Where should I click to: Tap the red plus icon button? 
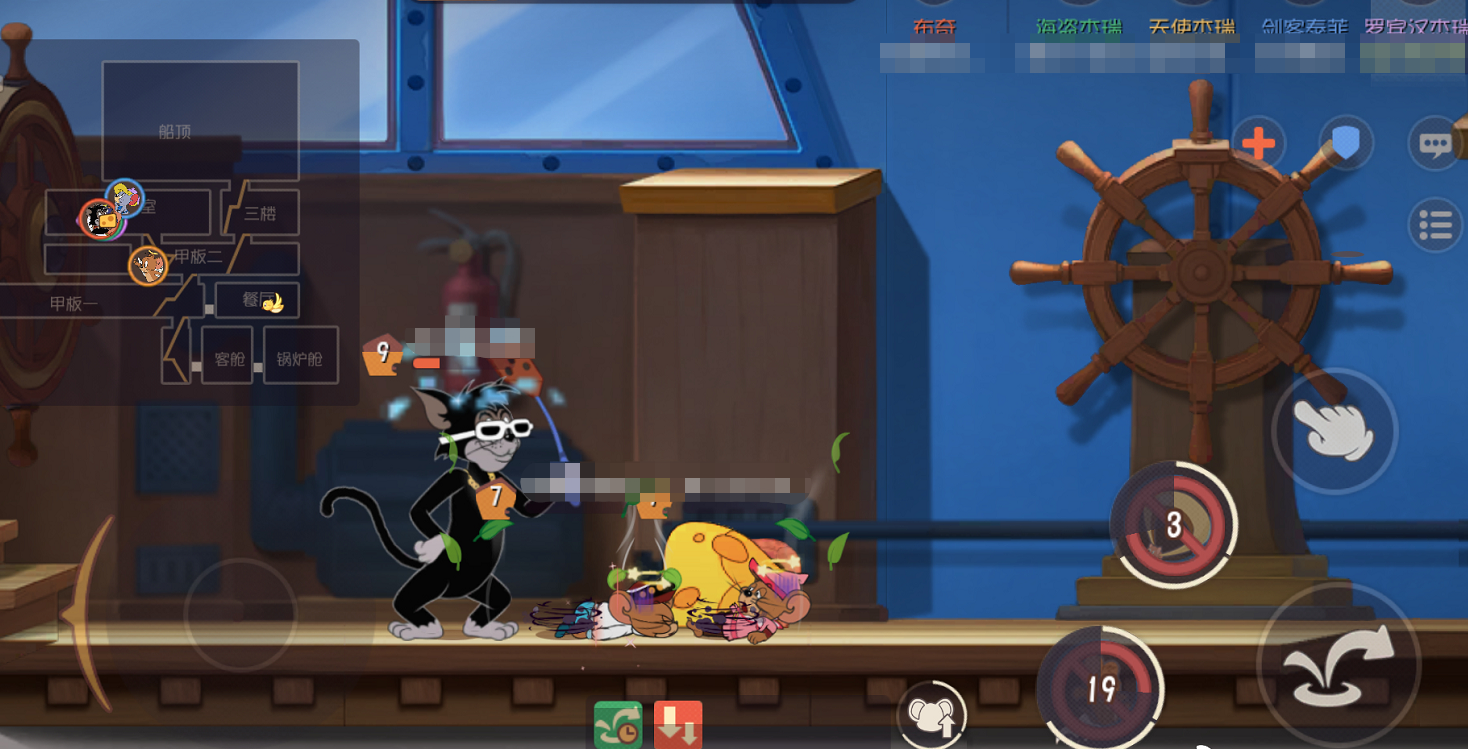[x=1258, y=145]
